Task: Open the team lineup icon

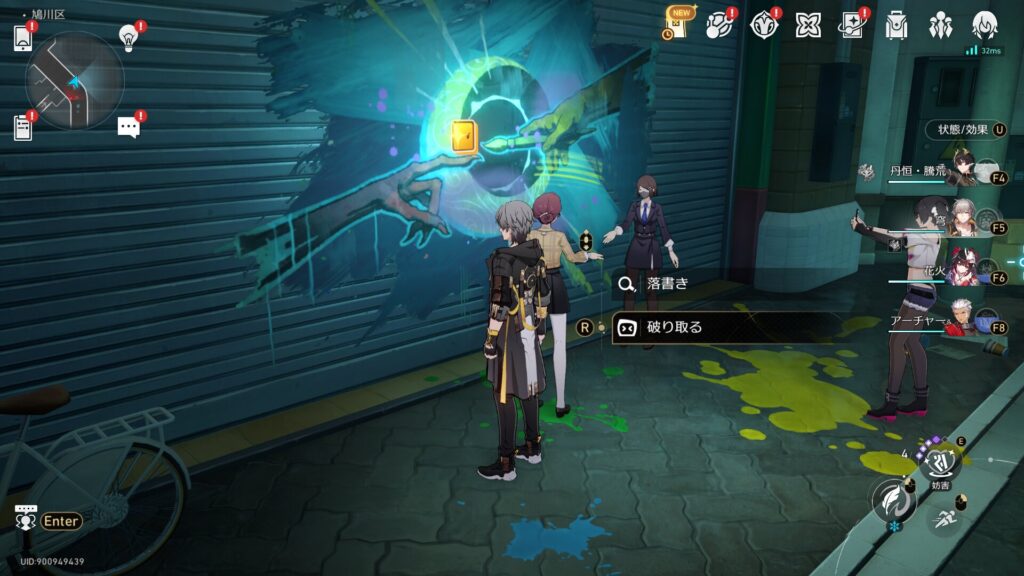Action: pyautogui.click(x=940, y=26)
